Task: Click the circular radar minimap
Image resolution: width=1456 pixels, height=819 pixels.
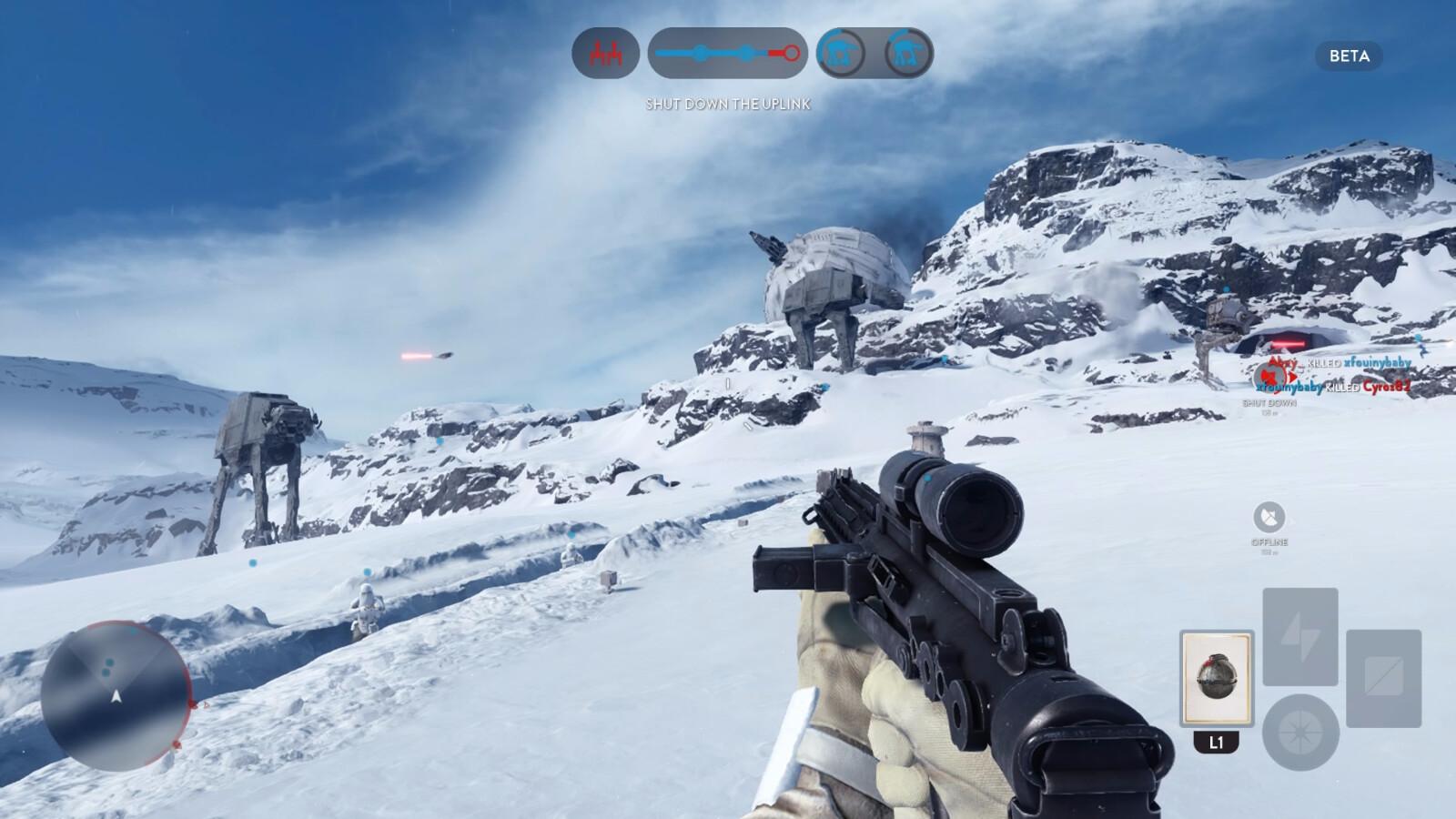Action: [116, 696]
